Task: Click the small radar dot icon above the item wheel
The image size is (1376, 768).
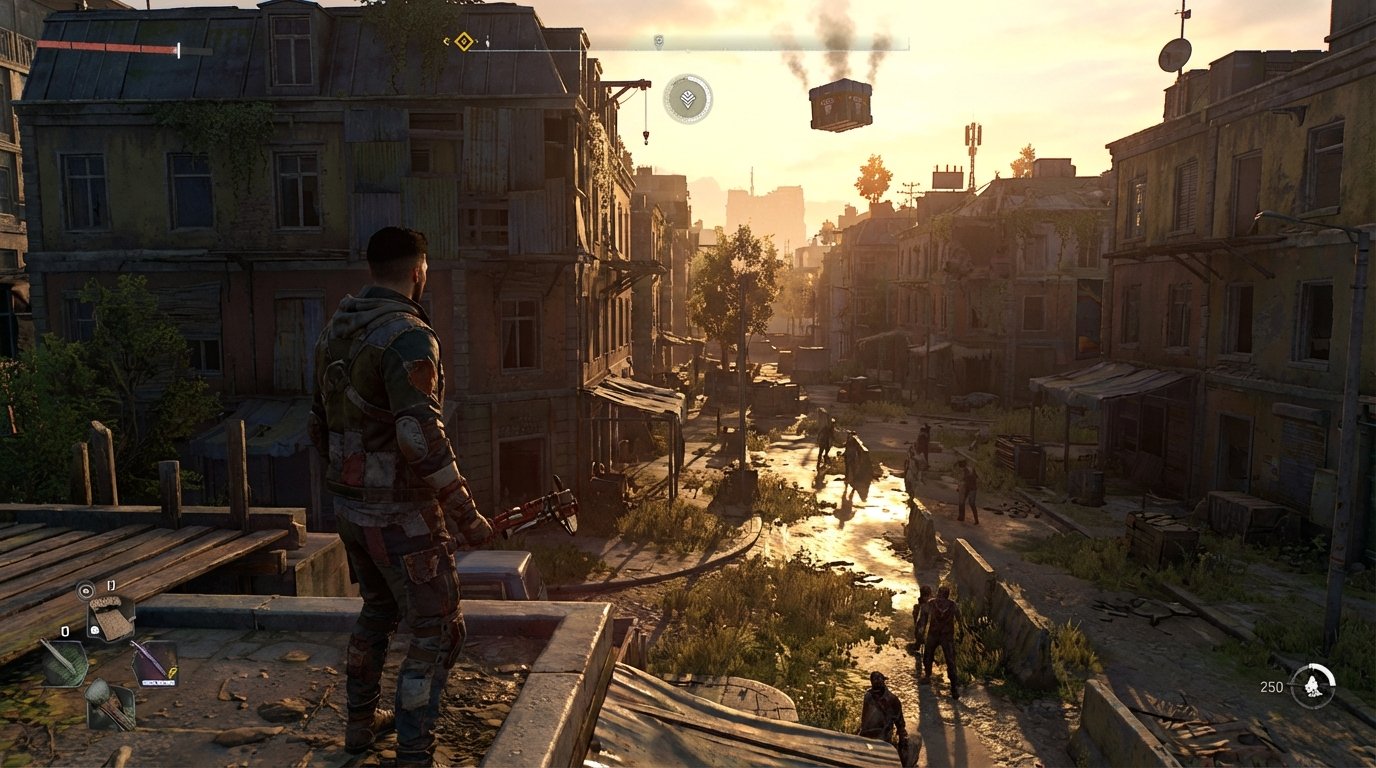Action: [x=85, y=590]
